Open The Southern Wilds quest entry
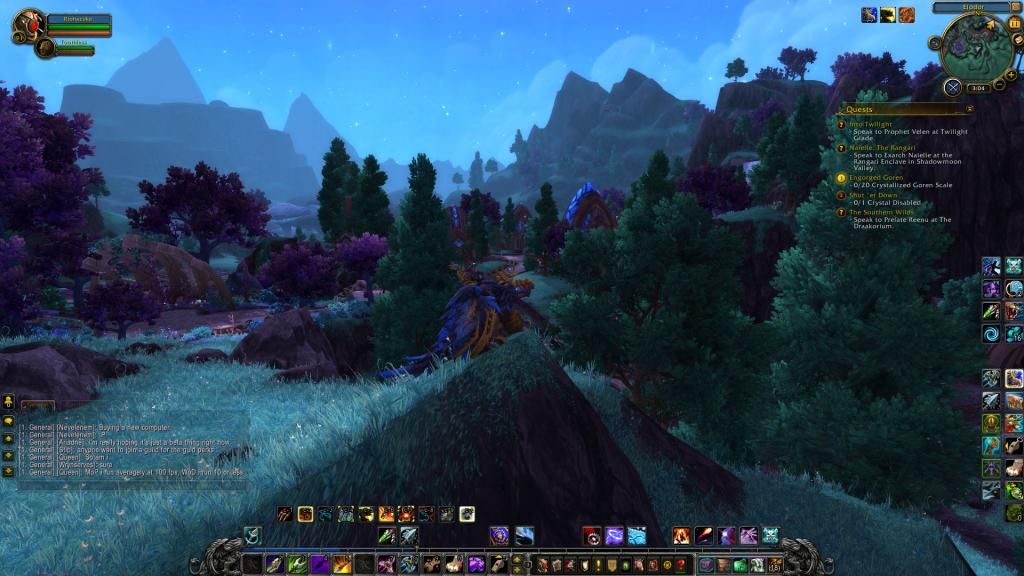 (881, 212)
